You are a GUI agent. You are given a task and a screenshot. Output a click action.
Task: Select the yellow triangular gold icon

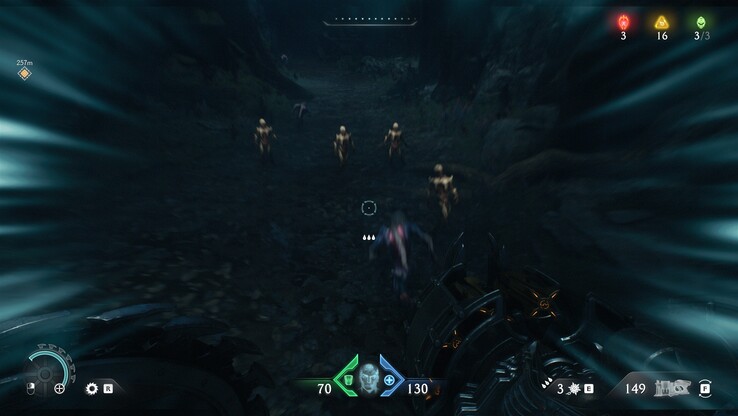pos(661,22)
